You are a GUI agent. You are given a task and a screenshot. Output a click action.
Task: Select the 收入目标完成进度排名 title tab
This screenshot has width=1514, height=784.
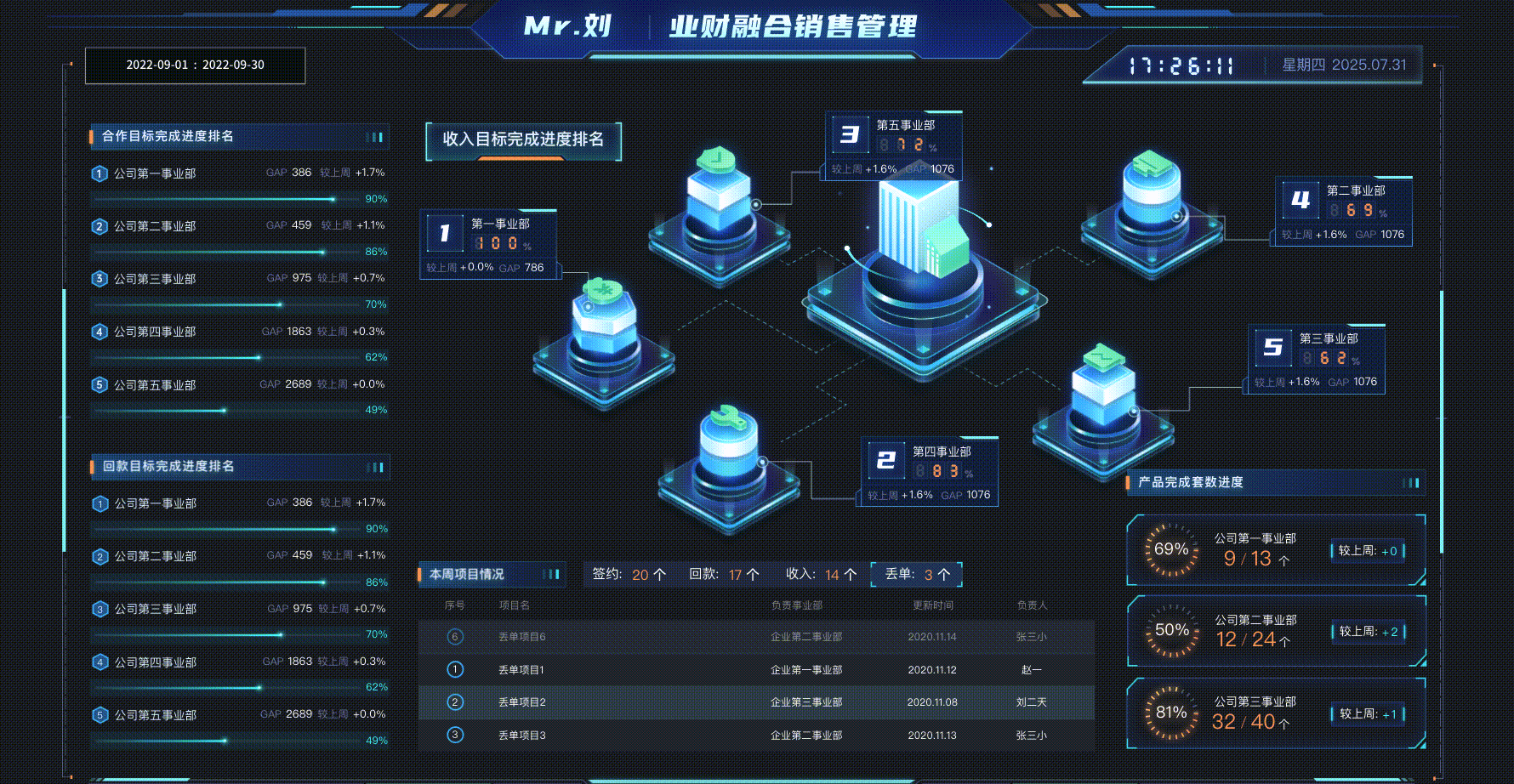coord(523,141)
